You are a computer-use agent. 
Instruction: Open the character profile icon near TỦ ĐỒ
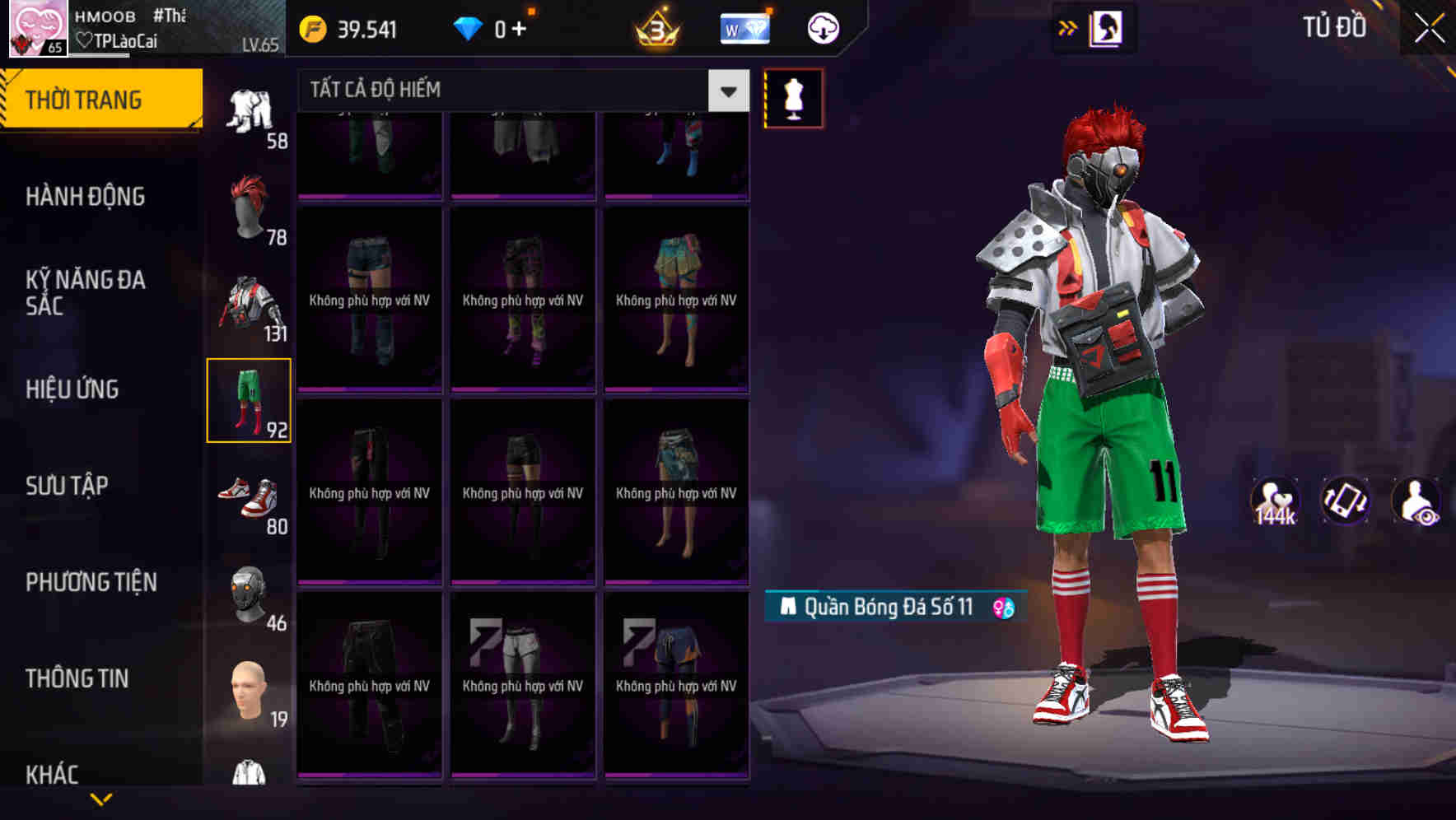[x=1108, y=27]
